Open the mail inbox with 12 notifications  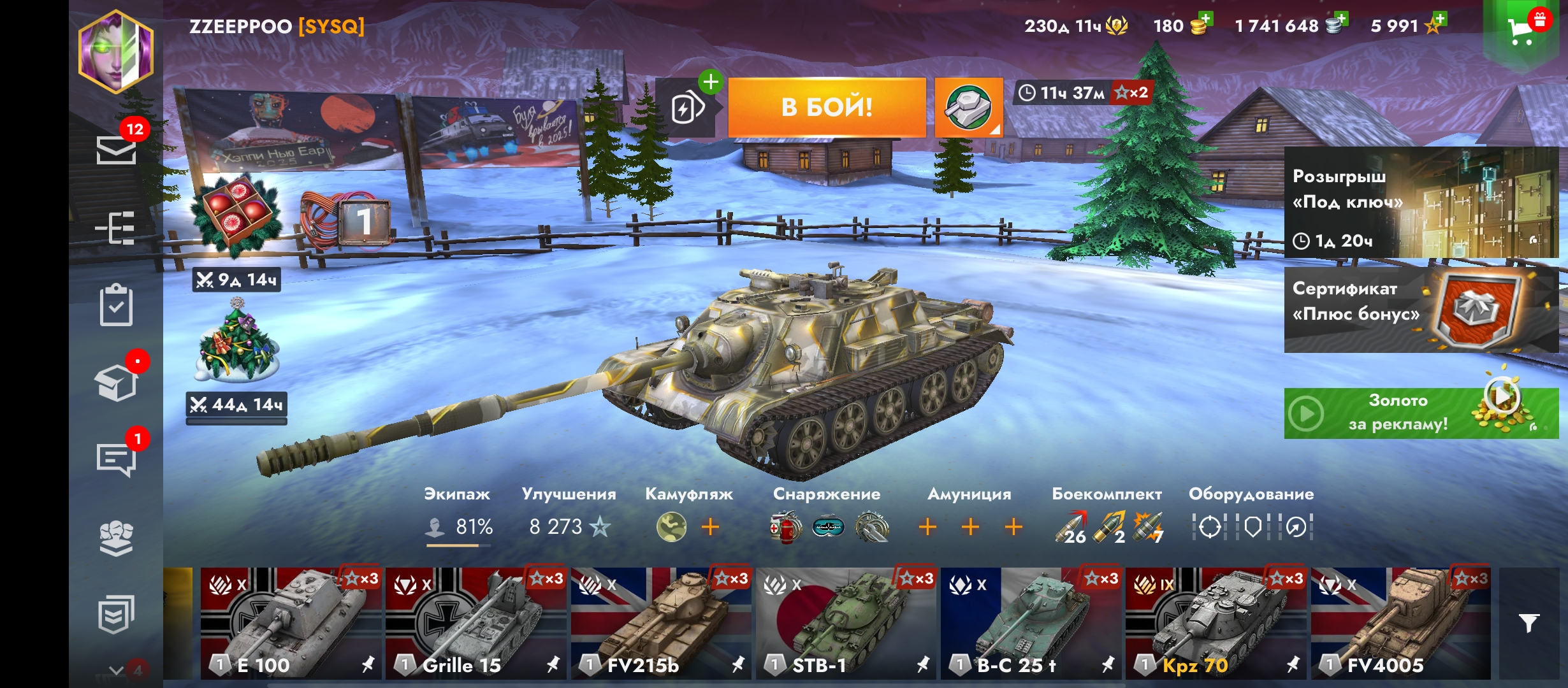(116, 150)
